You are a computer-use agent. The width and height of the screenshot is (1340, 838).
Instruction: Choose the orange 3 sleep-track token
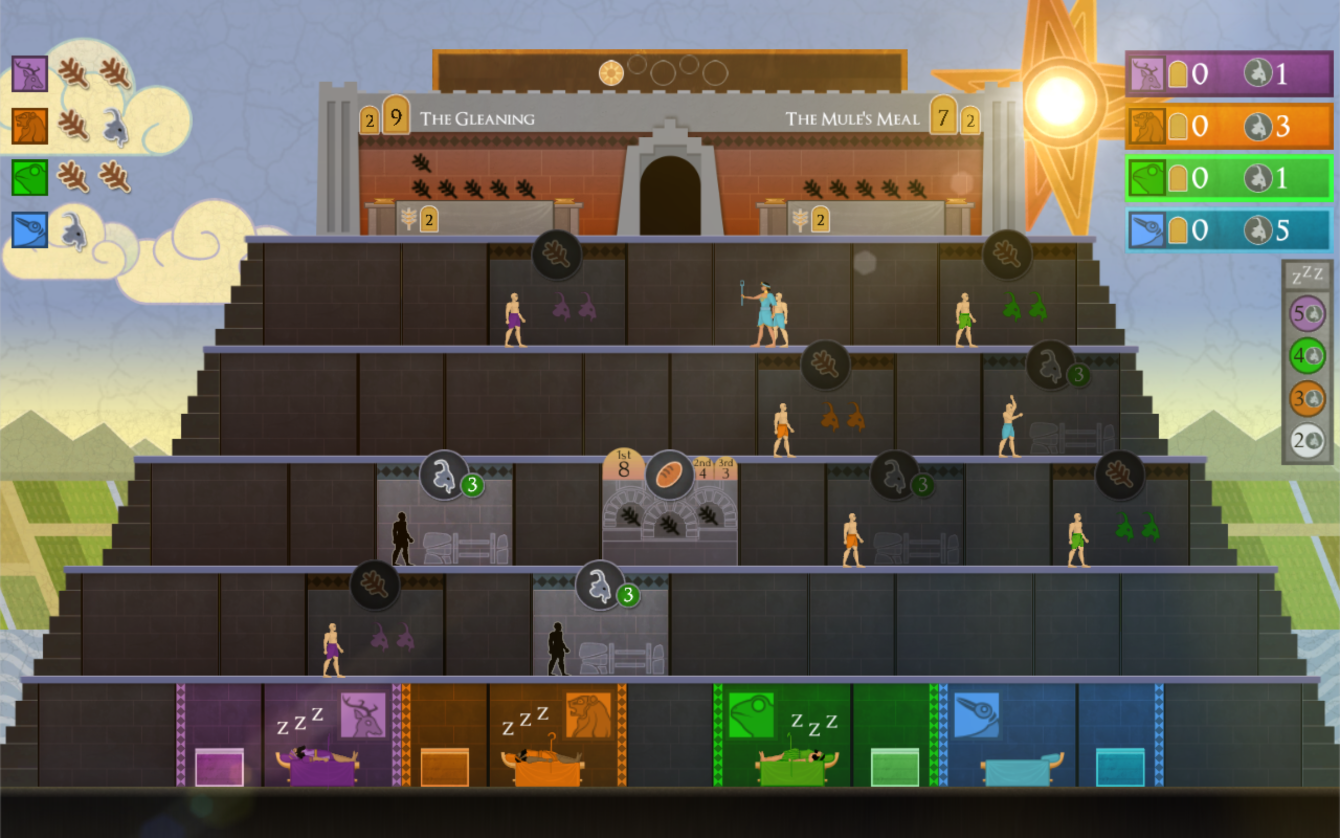click(x=1306, y=398)
